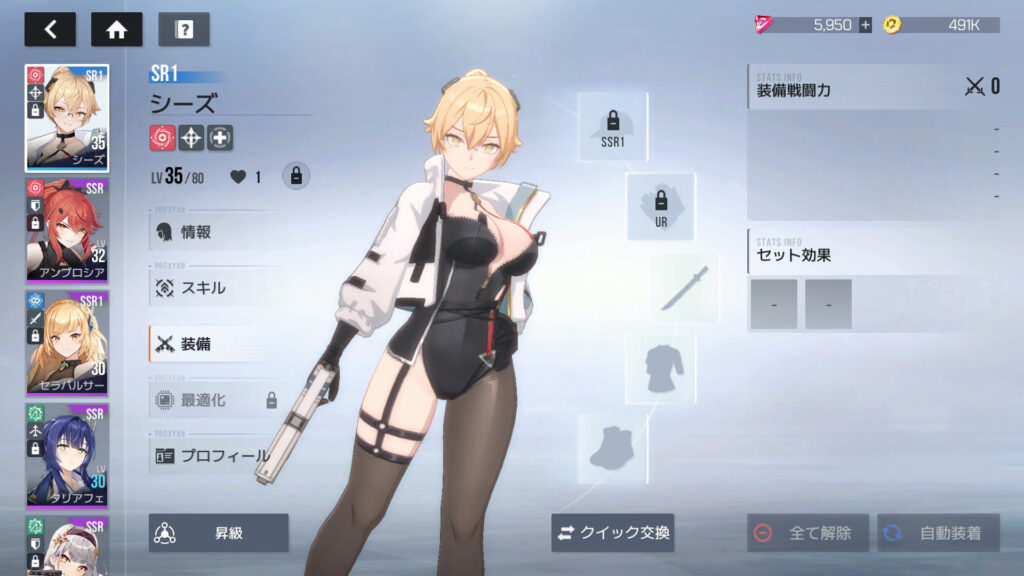The height and width of the screenshot is (576, 1024).
Task: Show the プロフィール profile tab
Action: [215, 456]
